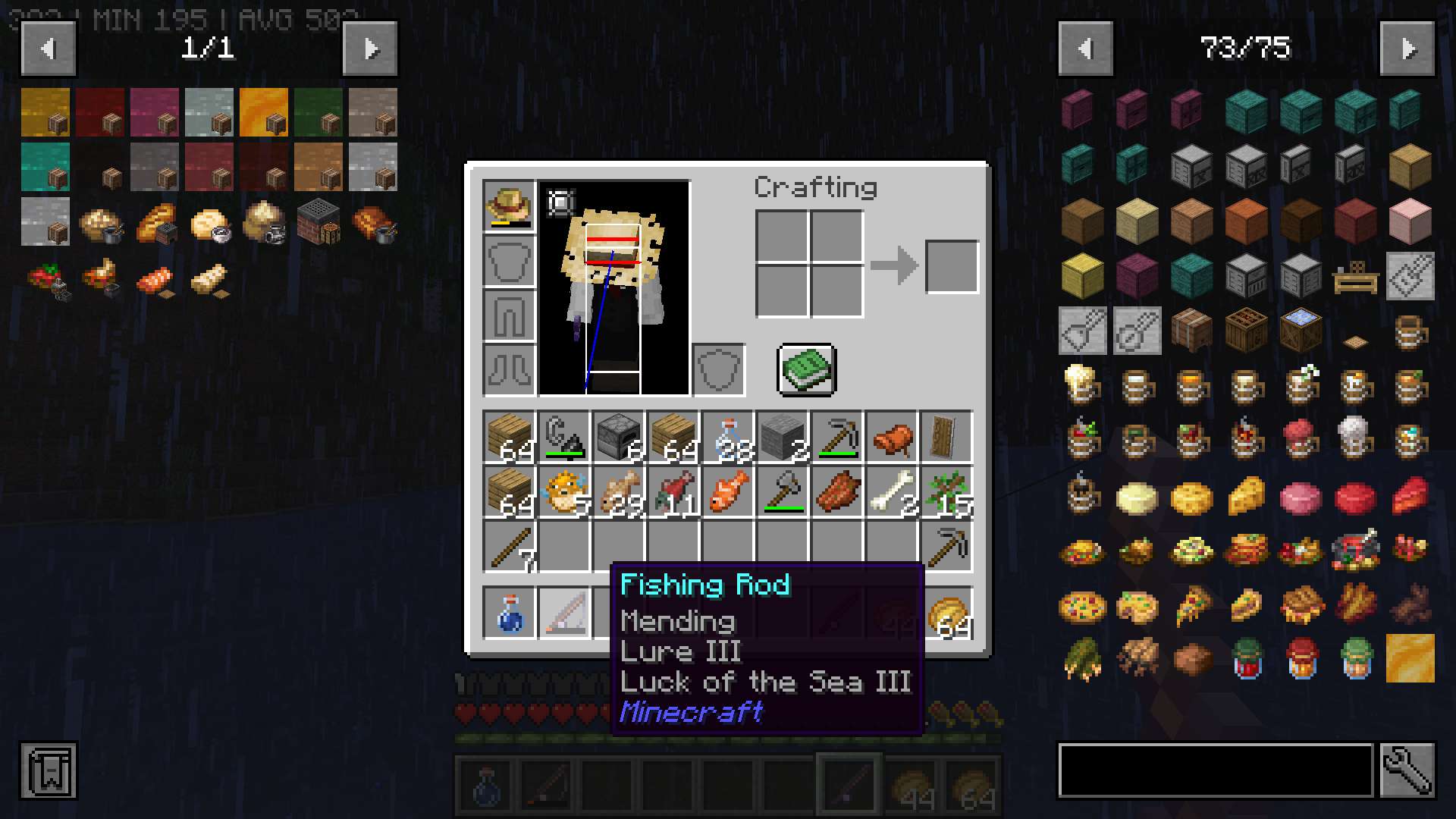This screenshot has height=819, width=1456.
Task: Open the green recipe book in the inventory
Action: tap(805, 370)
